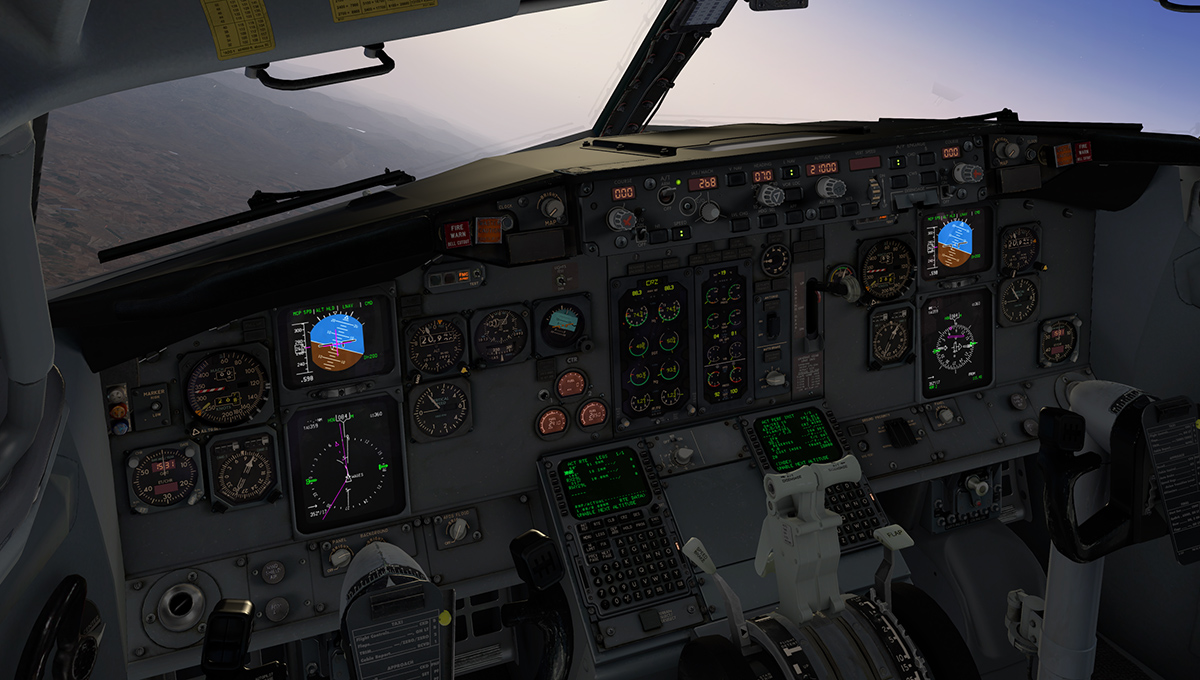Click the first officer's COURSE selector knob
This screenshot has width=1200, height=680.
coord(966,173)
